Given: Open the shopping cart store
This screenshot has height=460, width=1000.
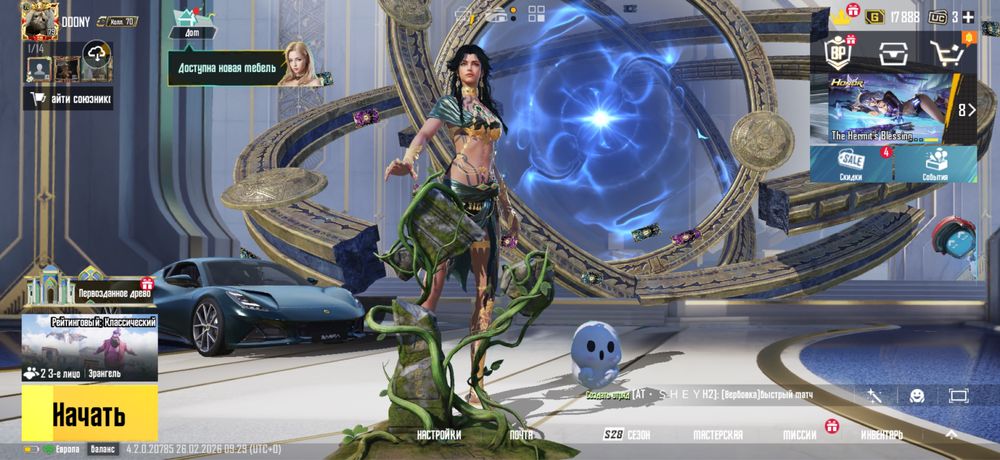Looking at the screenshot, I should [947, 54].
